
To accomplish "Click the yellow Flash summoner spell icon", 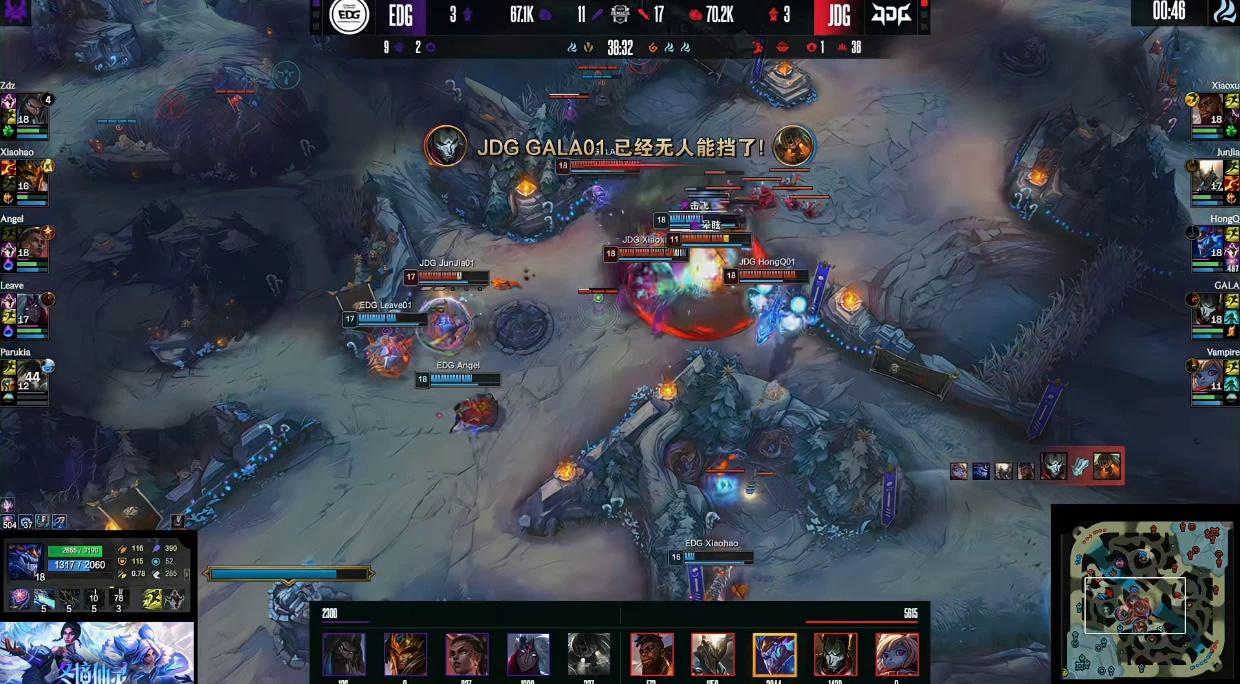I will [x=153, y=599].
